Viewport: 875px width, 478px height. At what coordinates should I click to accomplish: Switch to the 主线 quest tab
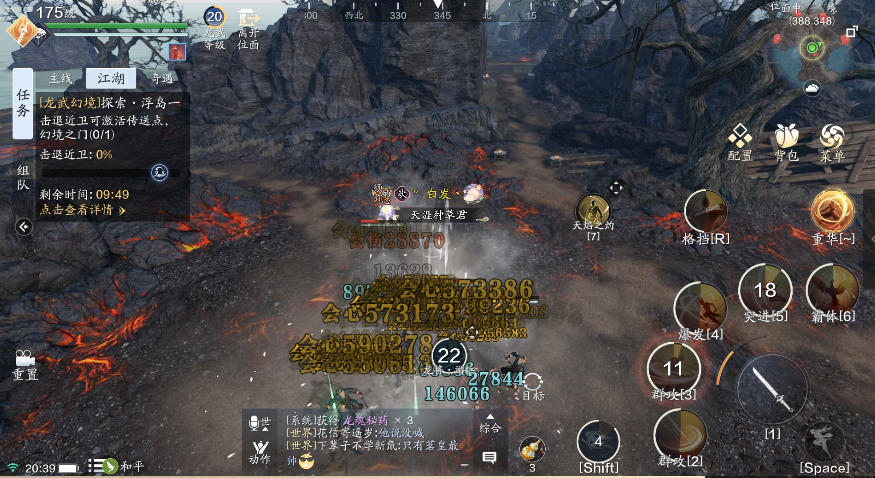tap(60, 79)
